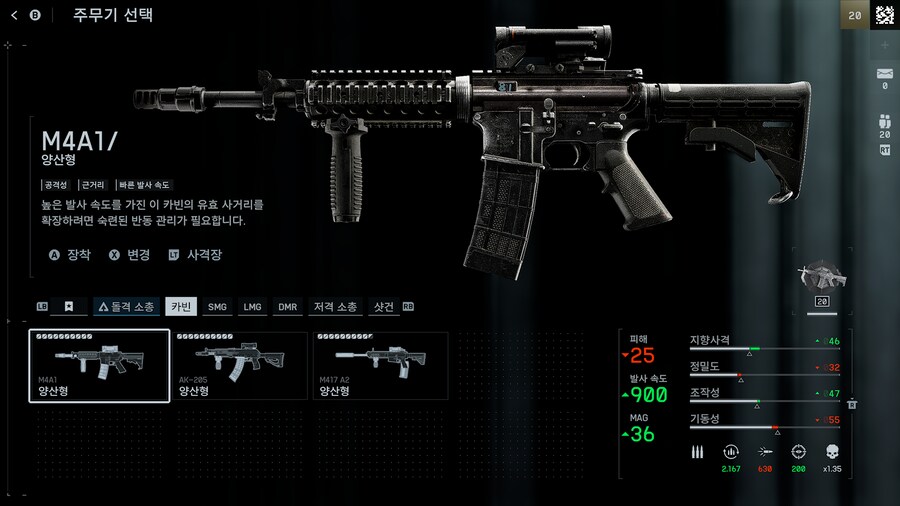
Task: Show the LMG weapon list
Action: [x=252, y=307]
